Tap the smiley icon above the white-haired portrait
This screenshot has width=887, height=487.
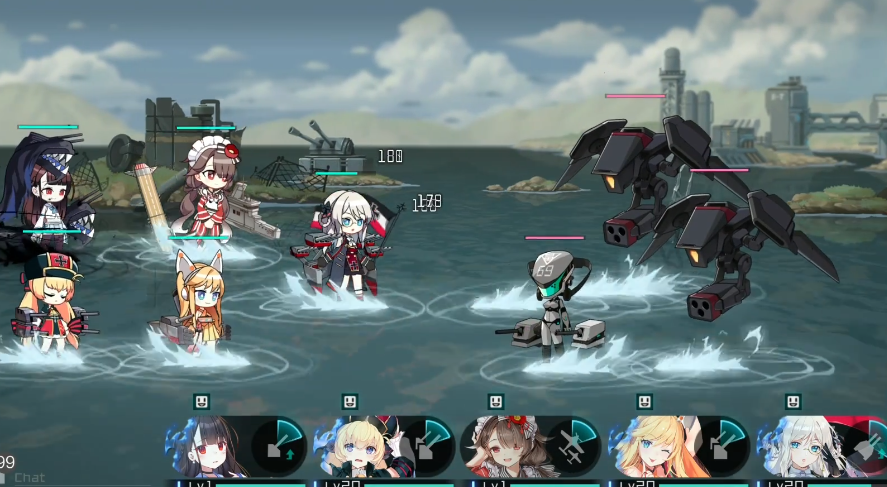793,402
